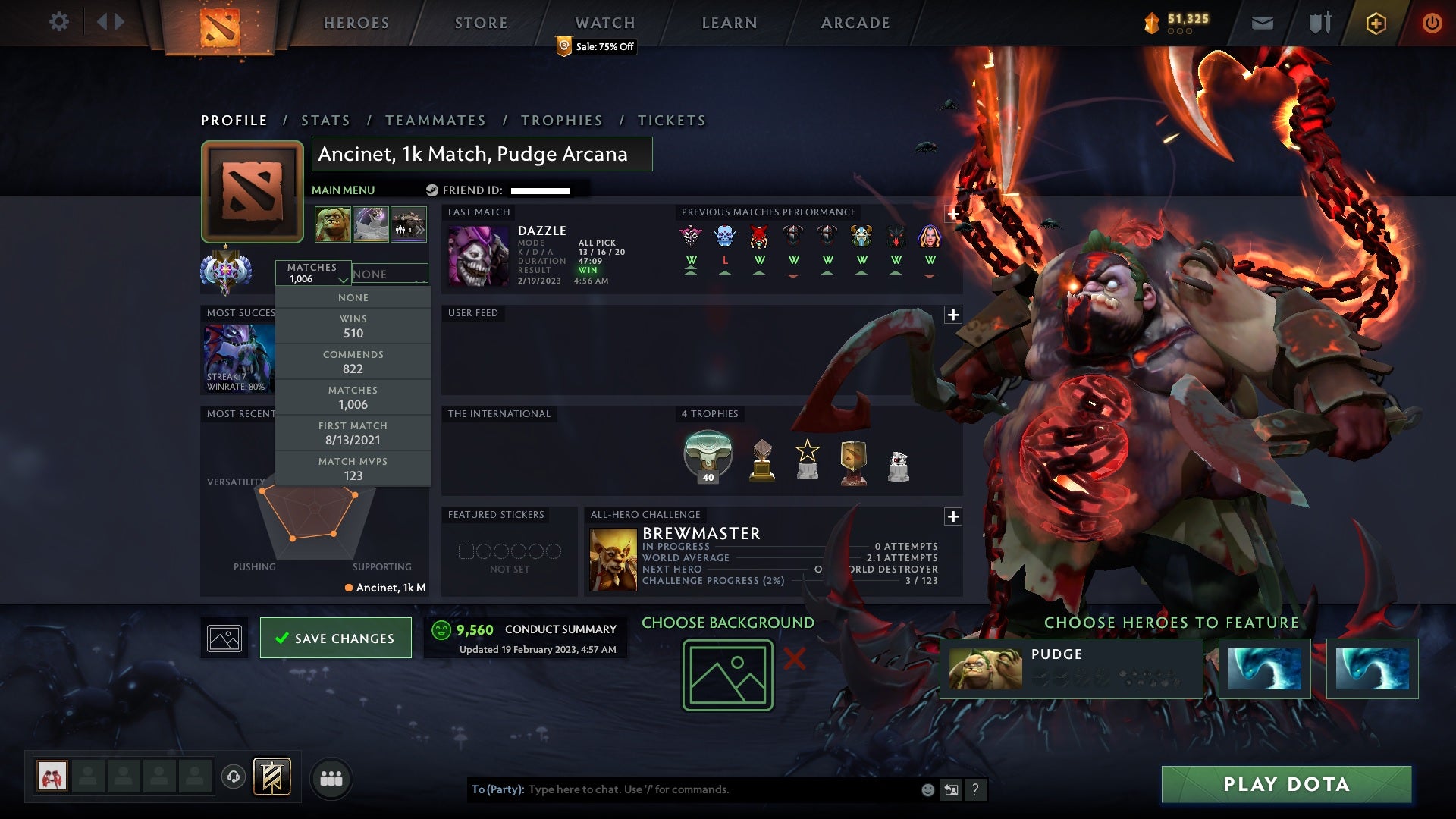The height and width of the screenshot is (819, 1456).
Task: Click the background picker icon beside Save Changes
Action: (224, 638)
